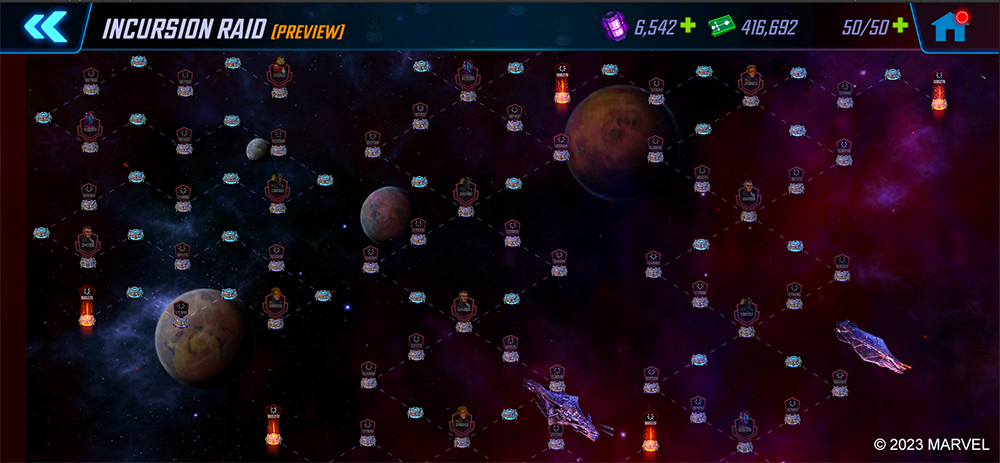
Task: Add more purple power cores
Action: pyautogui.click(x=687, y=26)
